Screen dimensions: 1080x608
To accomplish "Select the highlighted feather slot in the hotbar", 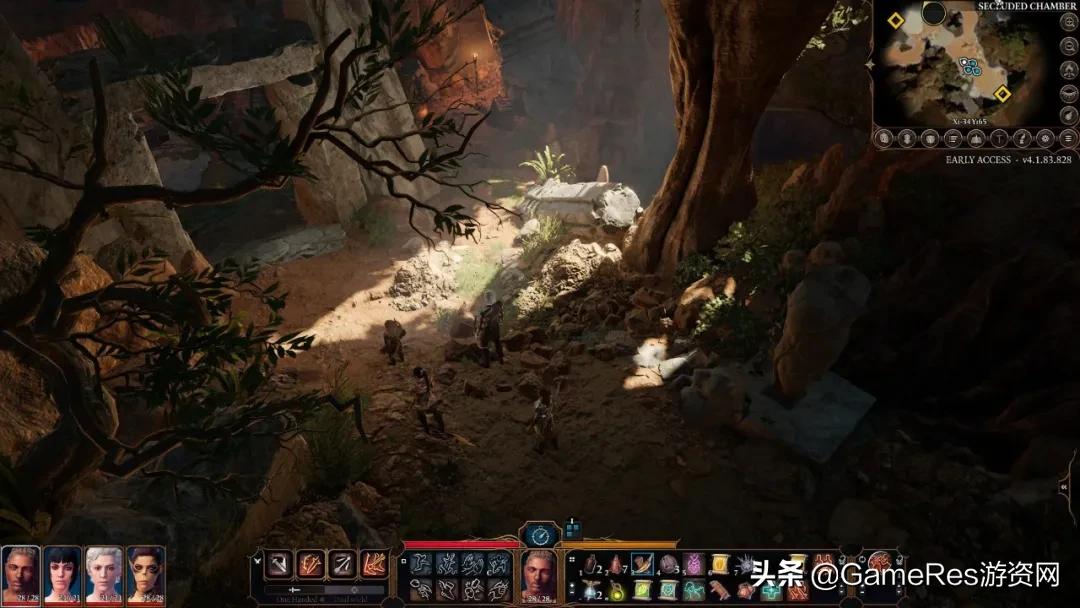I will [642, 566].
